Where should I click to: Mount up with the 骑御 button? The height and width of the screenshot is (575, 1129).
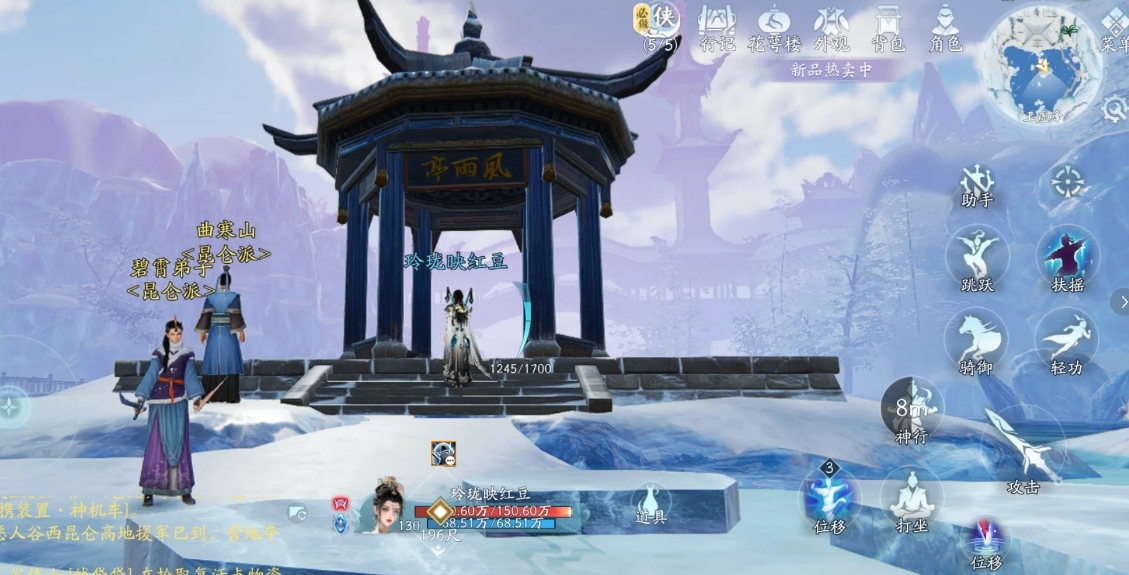[977, 338]
